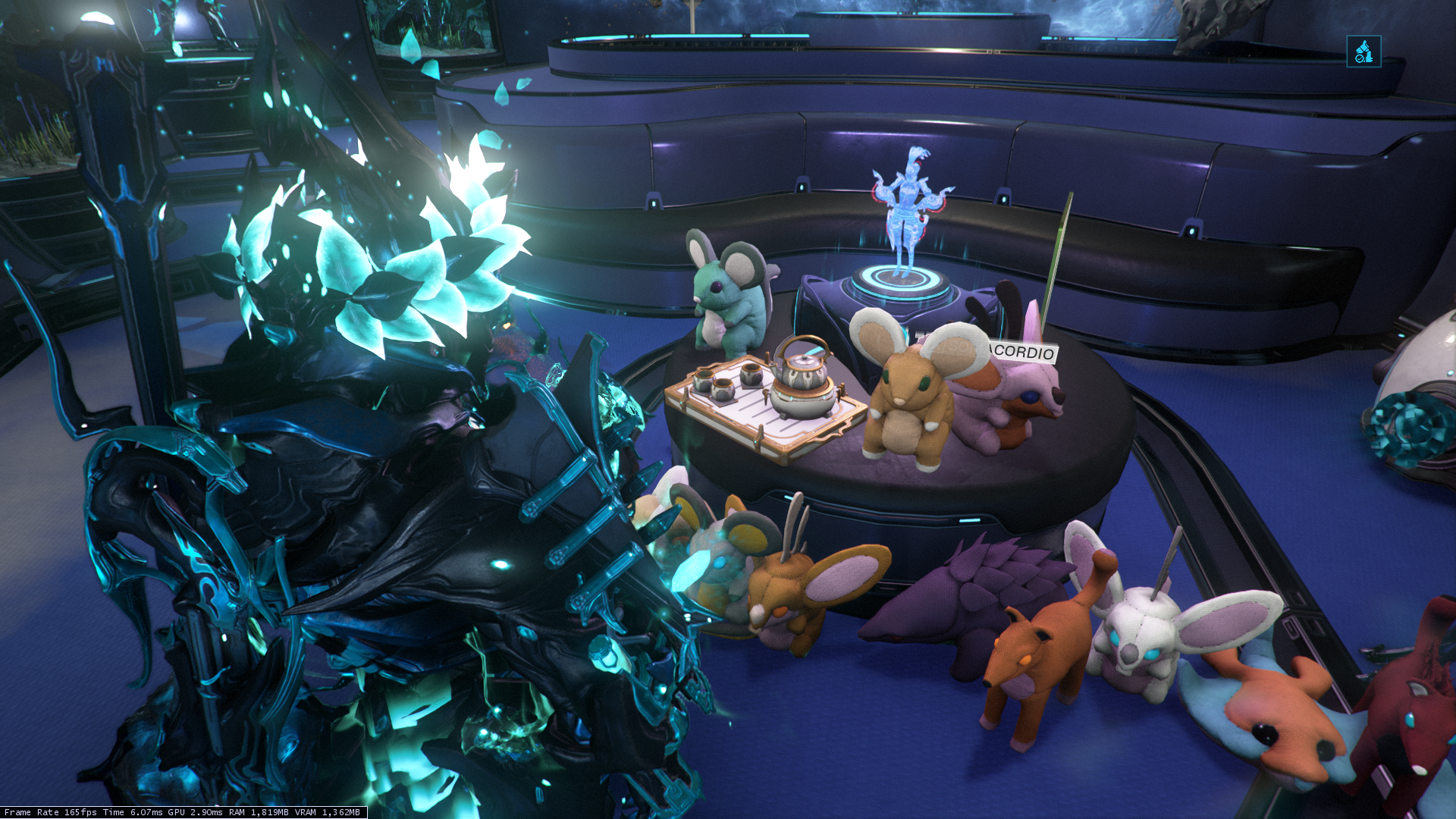Viewport: 1456px width, 819px height.
Task: Click the foundry checkmark notification icon
Action: click(1363, 52)
